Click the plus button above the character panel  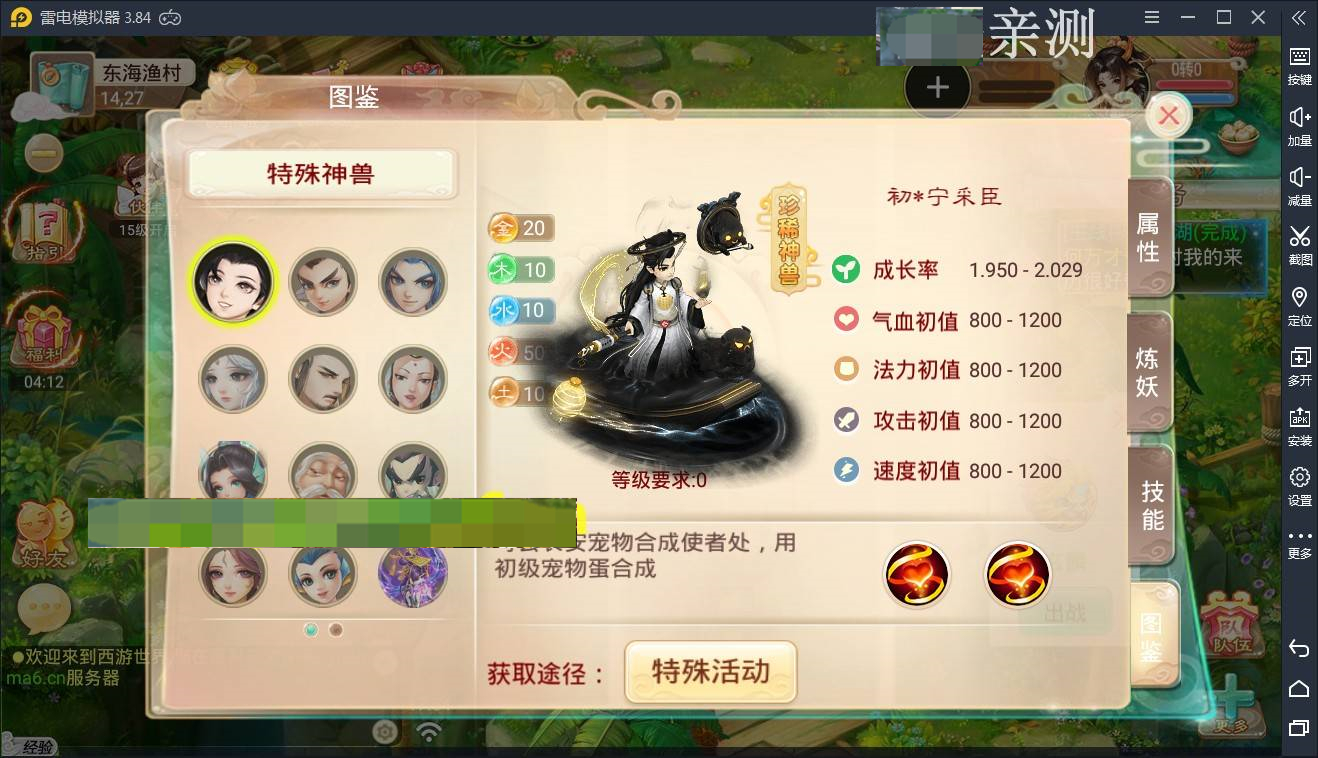pyautogui.click(x=937, y=86)
